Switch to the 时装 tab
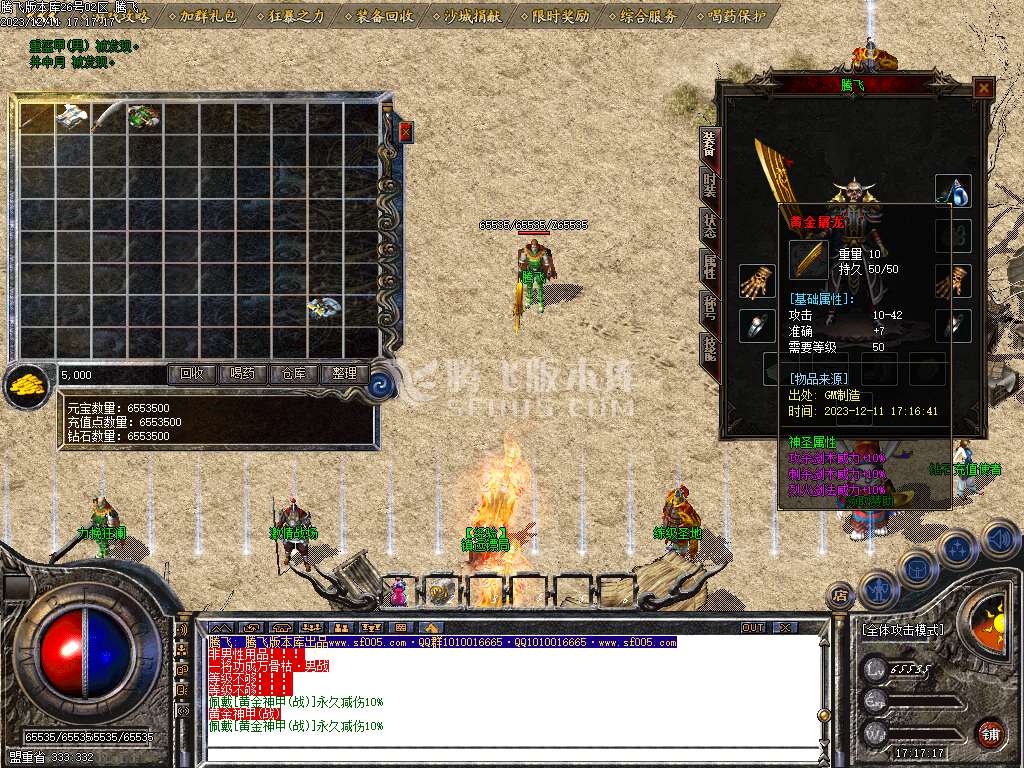The image size is (1024, 768). (x=709, y=186)
